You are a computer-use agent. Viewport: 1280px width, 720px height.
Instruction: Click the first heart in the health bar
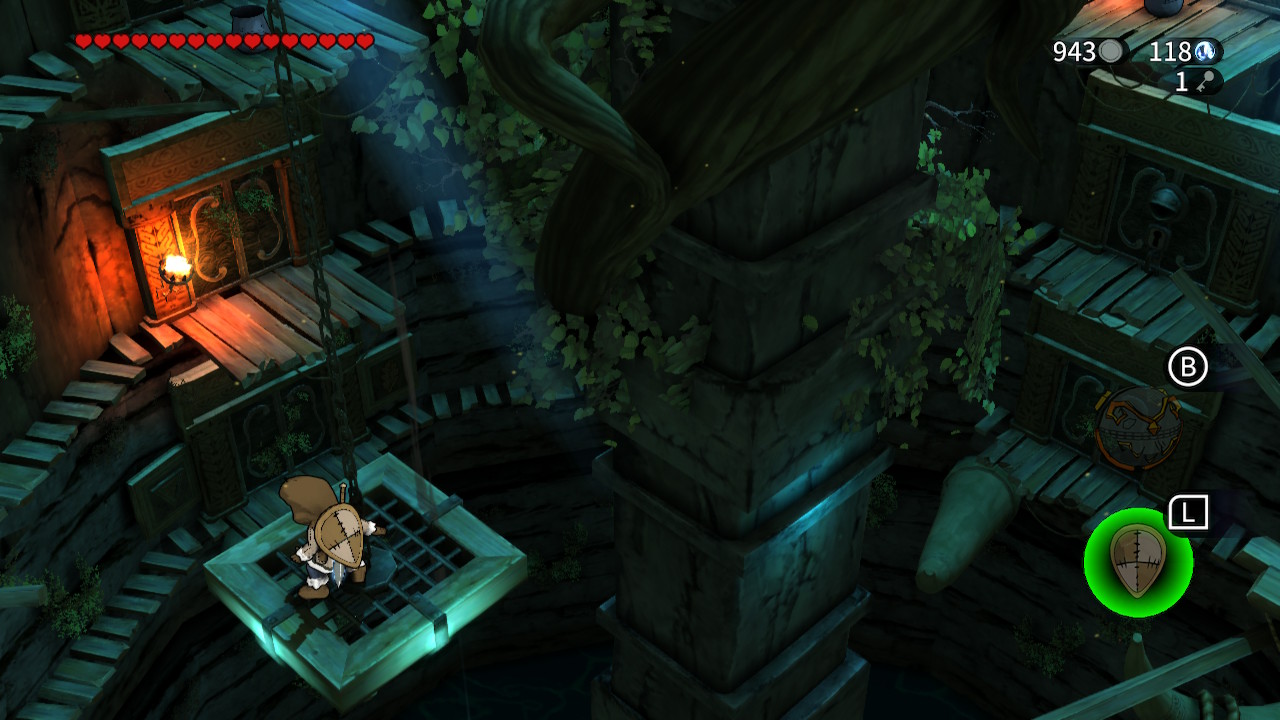tap(82, 42)
